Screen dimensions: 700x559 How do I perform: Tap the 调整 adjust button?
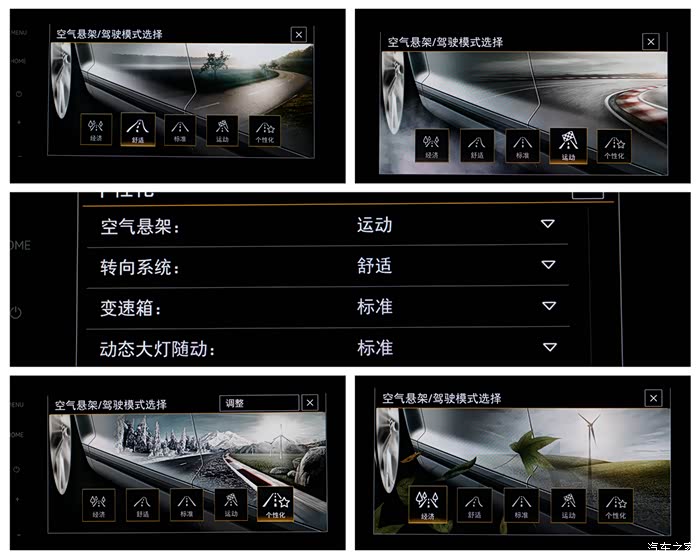(x=258, y=403)
